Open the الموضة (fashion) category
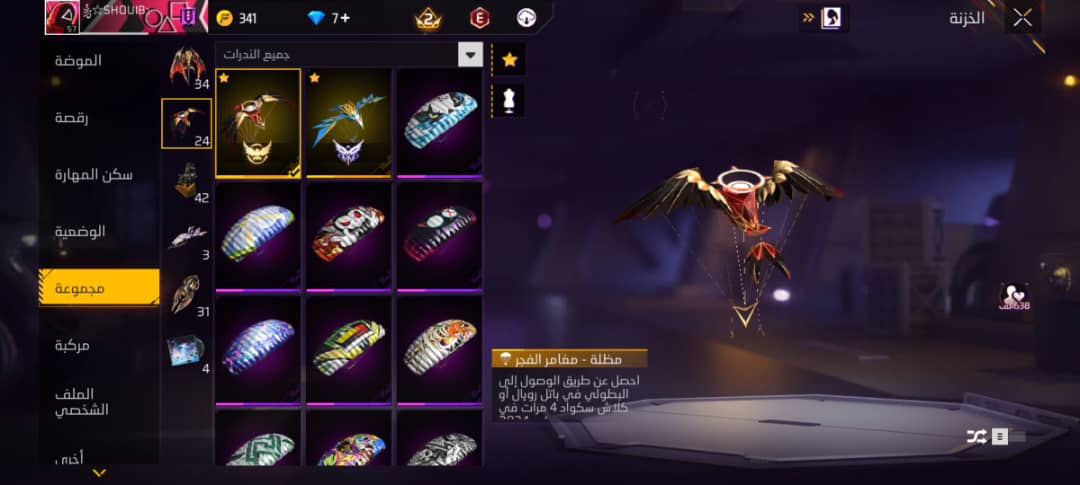This screenshot has width=1080, height=485. [78, 61]
